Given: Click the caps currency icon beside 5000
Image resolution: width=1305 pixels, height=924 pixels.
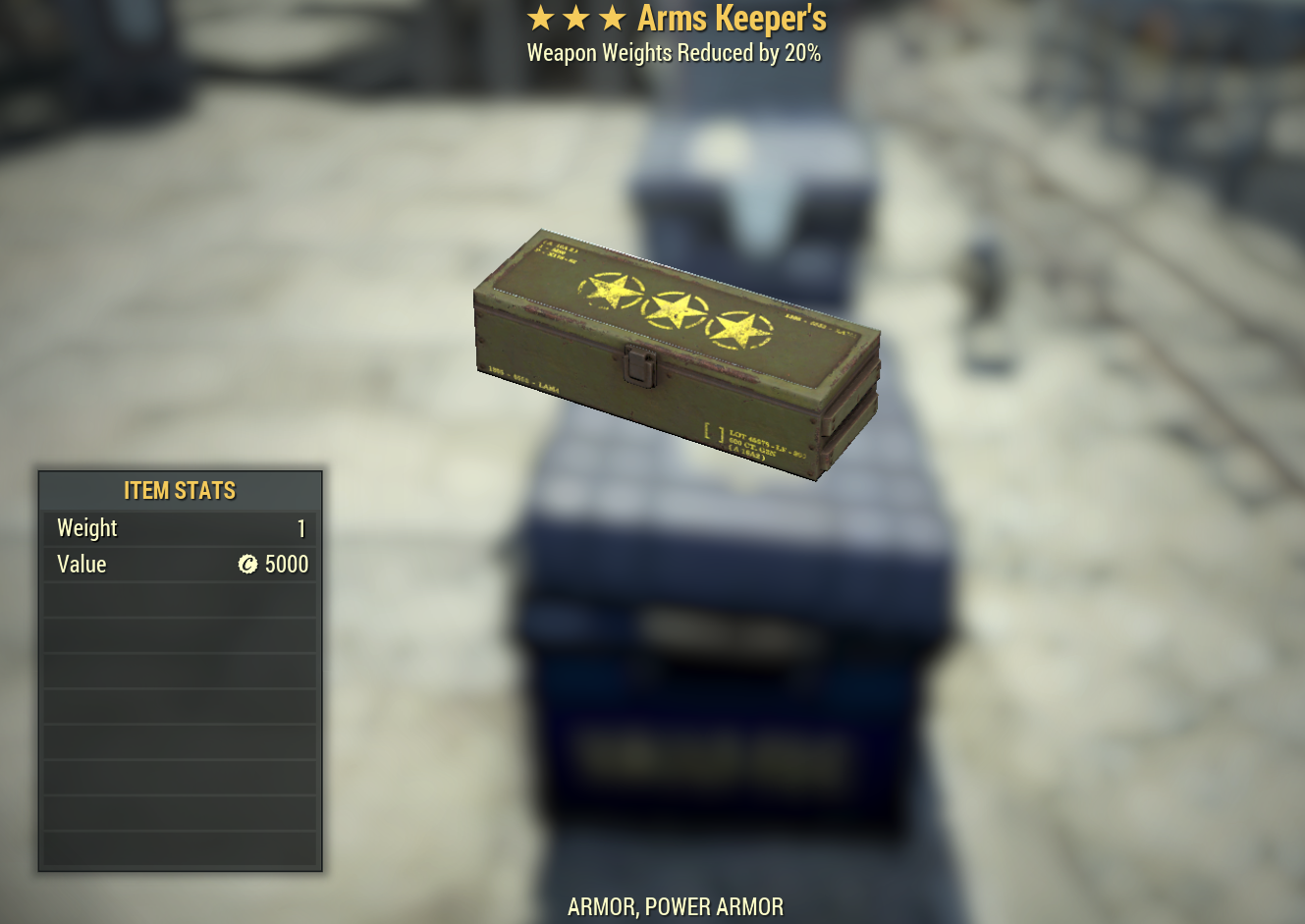Looking at the screenshot, I should (x=245, y=565).
